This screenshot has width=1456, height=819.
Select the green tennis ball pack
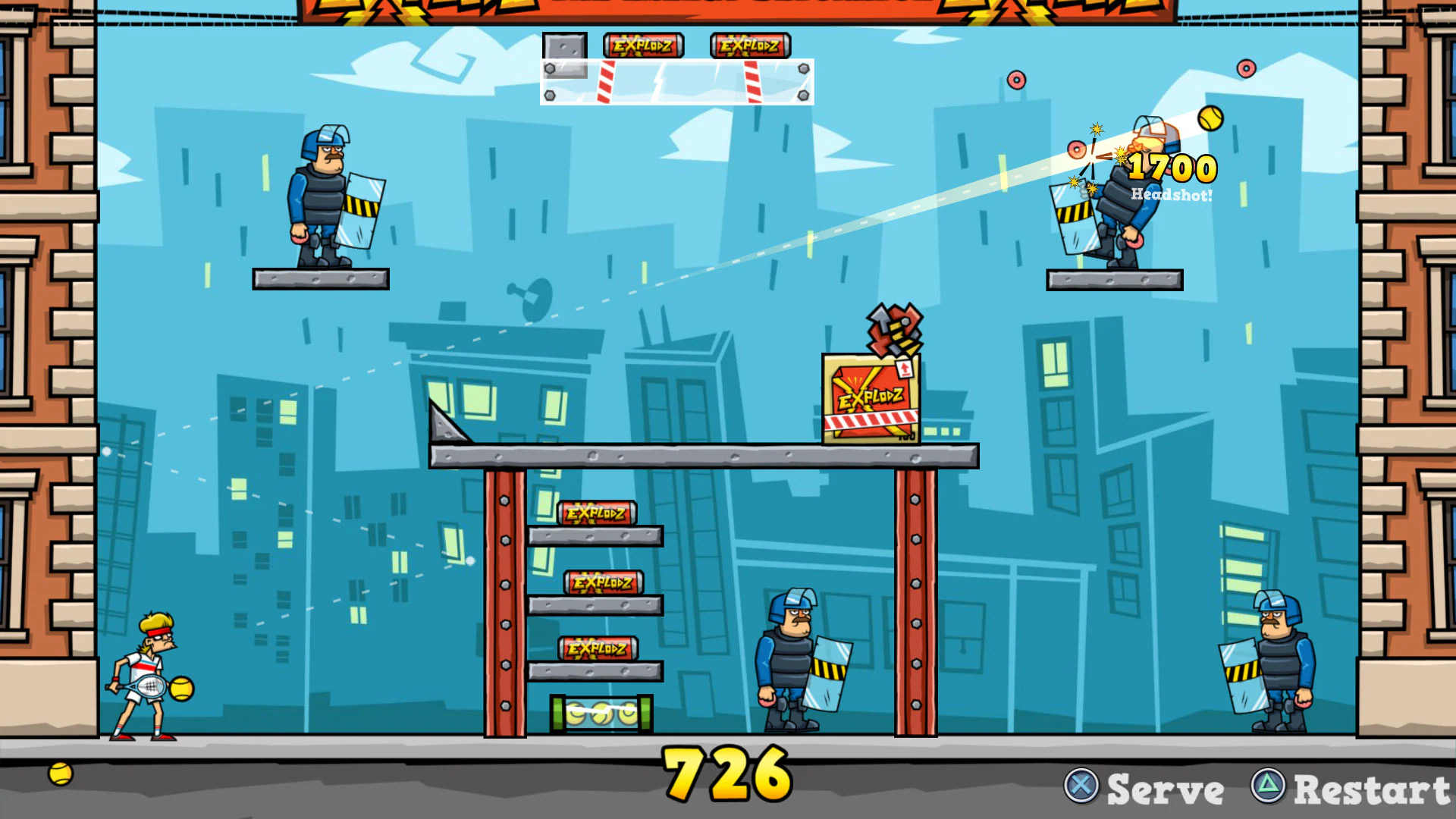(601, 713)
